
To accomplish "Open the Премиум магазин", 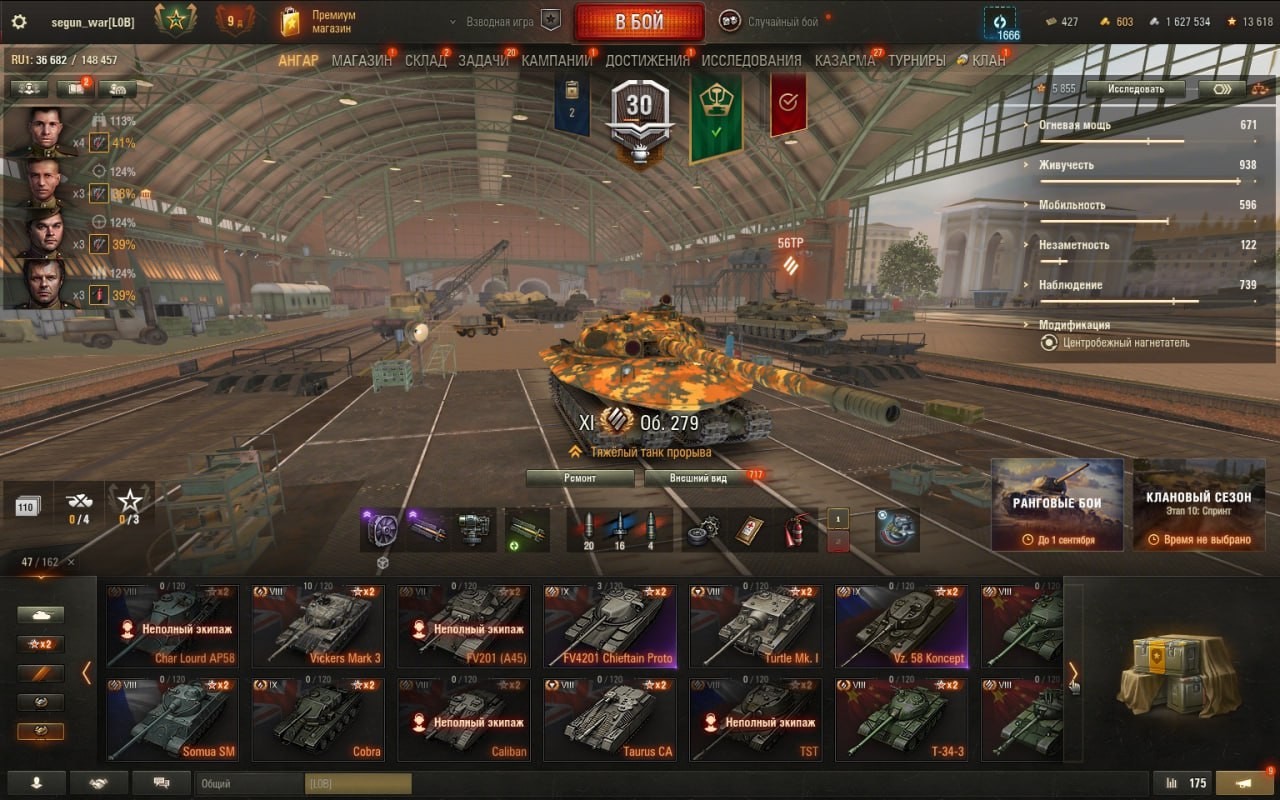I will (x=318, y=22).
